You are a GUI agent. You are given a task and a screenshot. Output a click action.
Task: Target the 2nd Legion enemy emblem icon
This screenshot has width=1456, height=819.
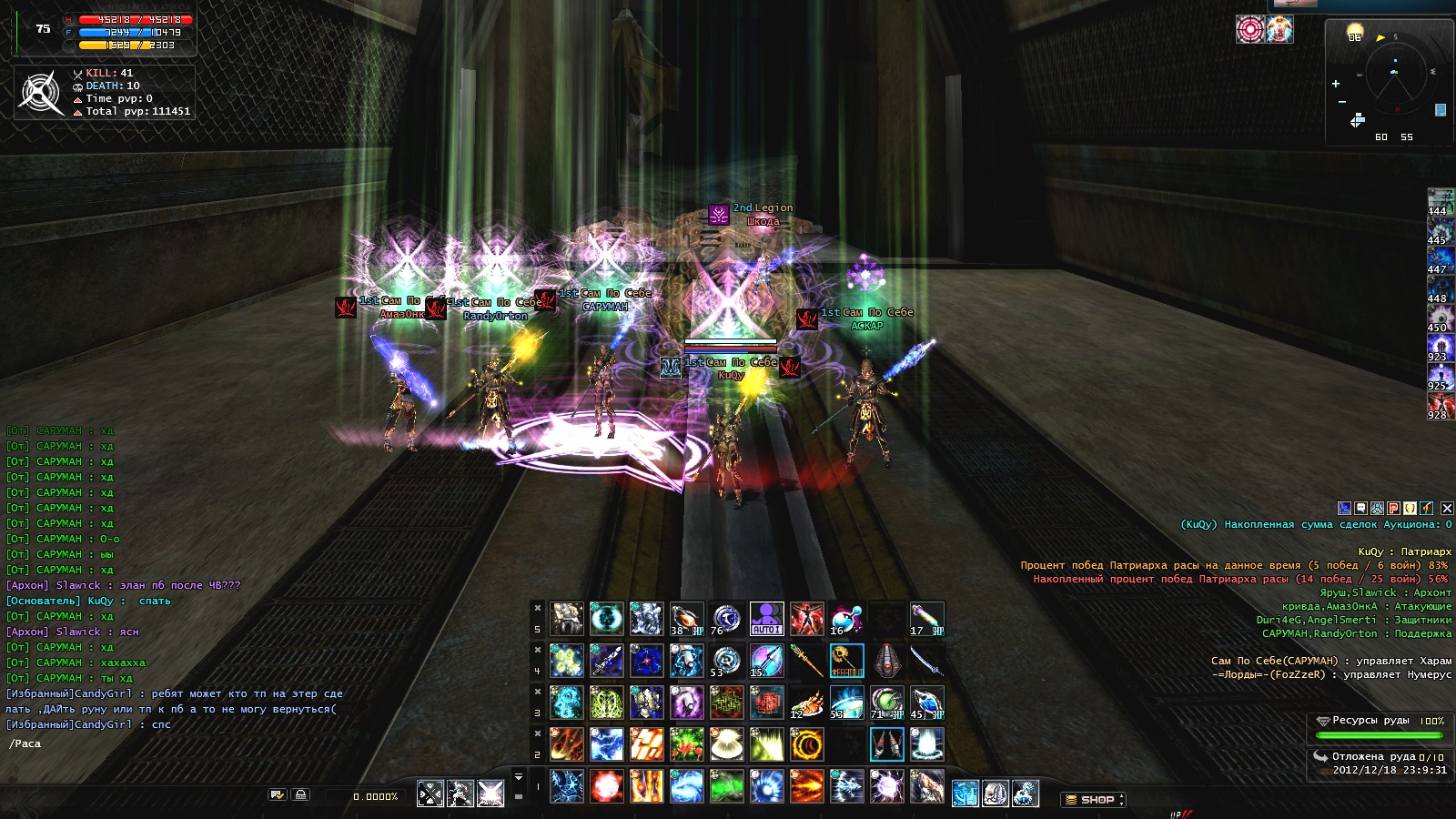[x=719, y=215]
